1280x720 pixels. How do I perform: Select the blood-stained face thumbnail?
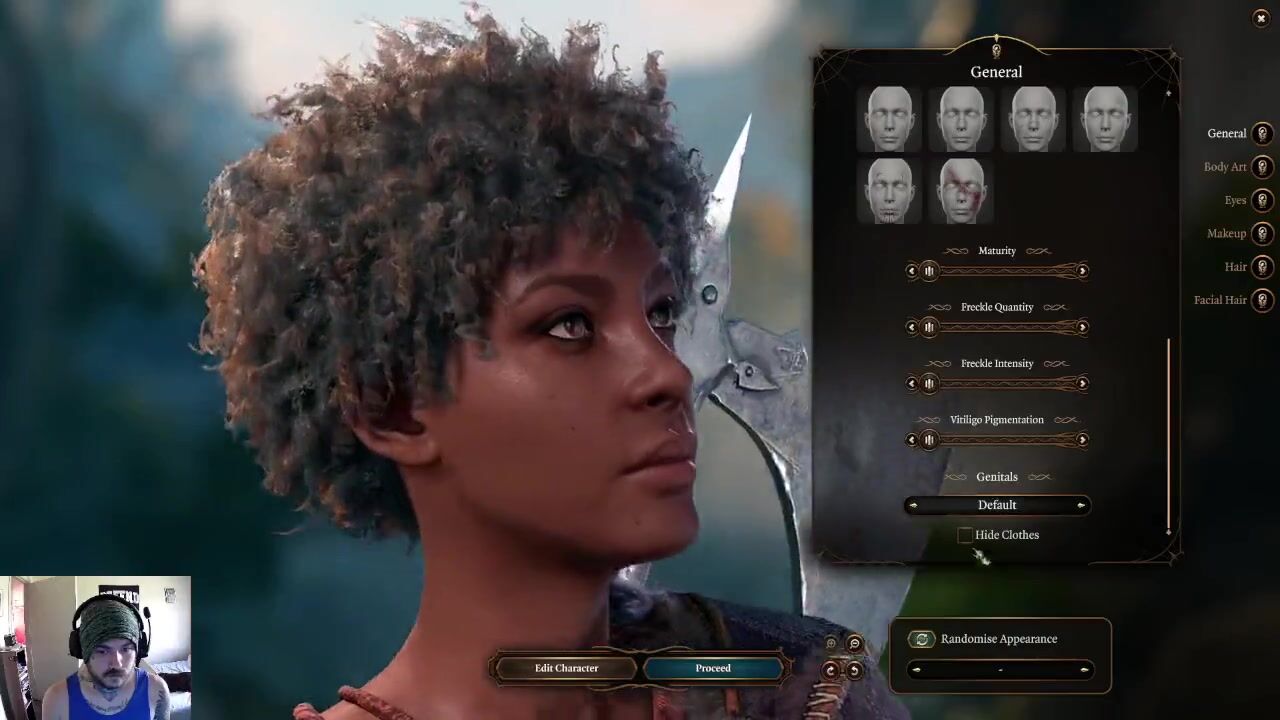(962, 190)
